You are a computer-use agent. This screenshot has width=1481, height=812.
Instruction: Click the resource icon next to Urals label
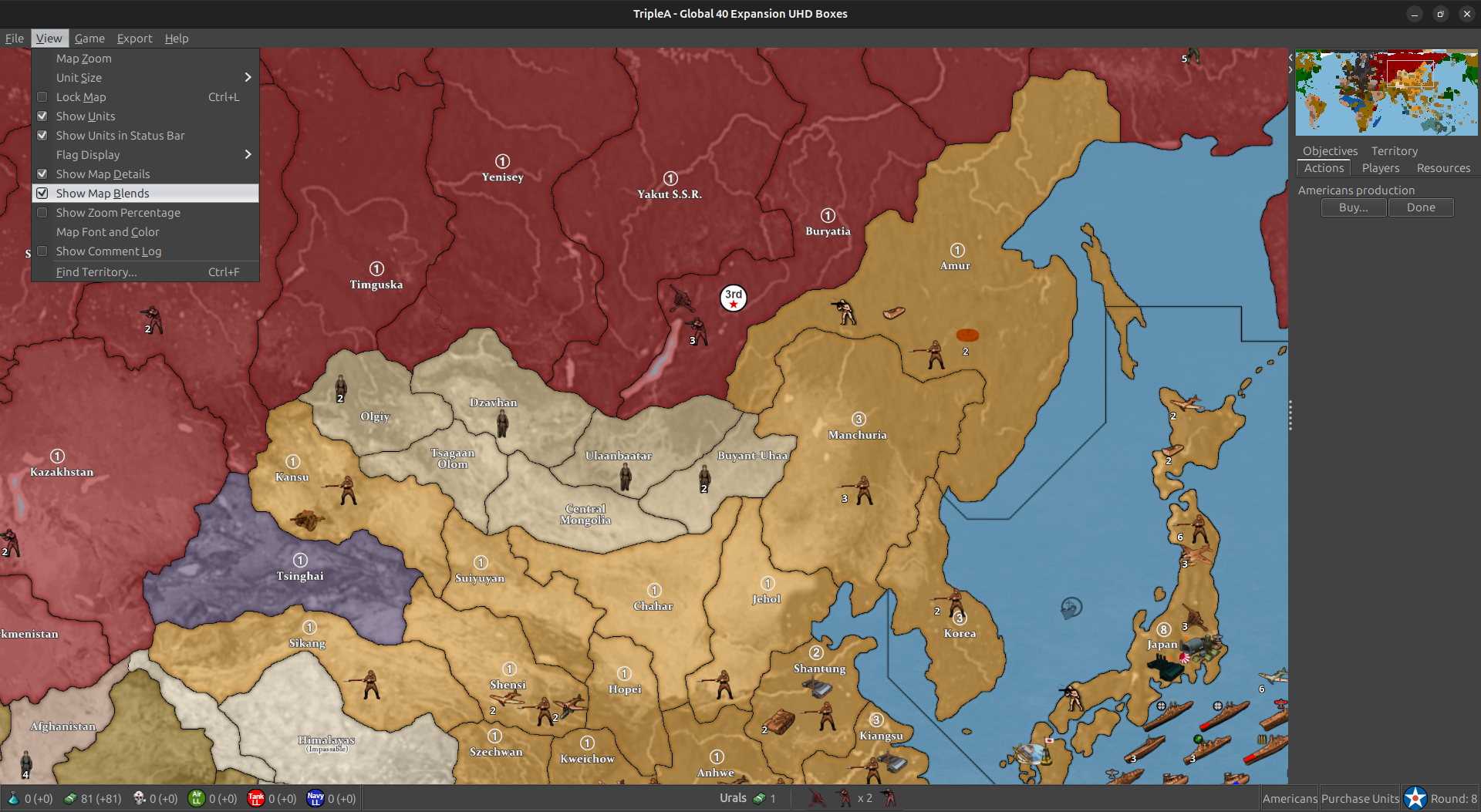tap(759, 798)
